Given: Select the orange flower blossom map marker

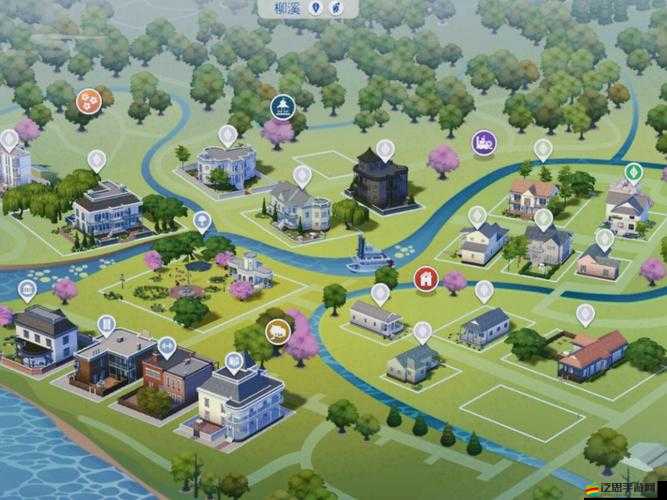Looking at the screenshot, I should [89, 99].
